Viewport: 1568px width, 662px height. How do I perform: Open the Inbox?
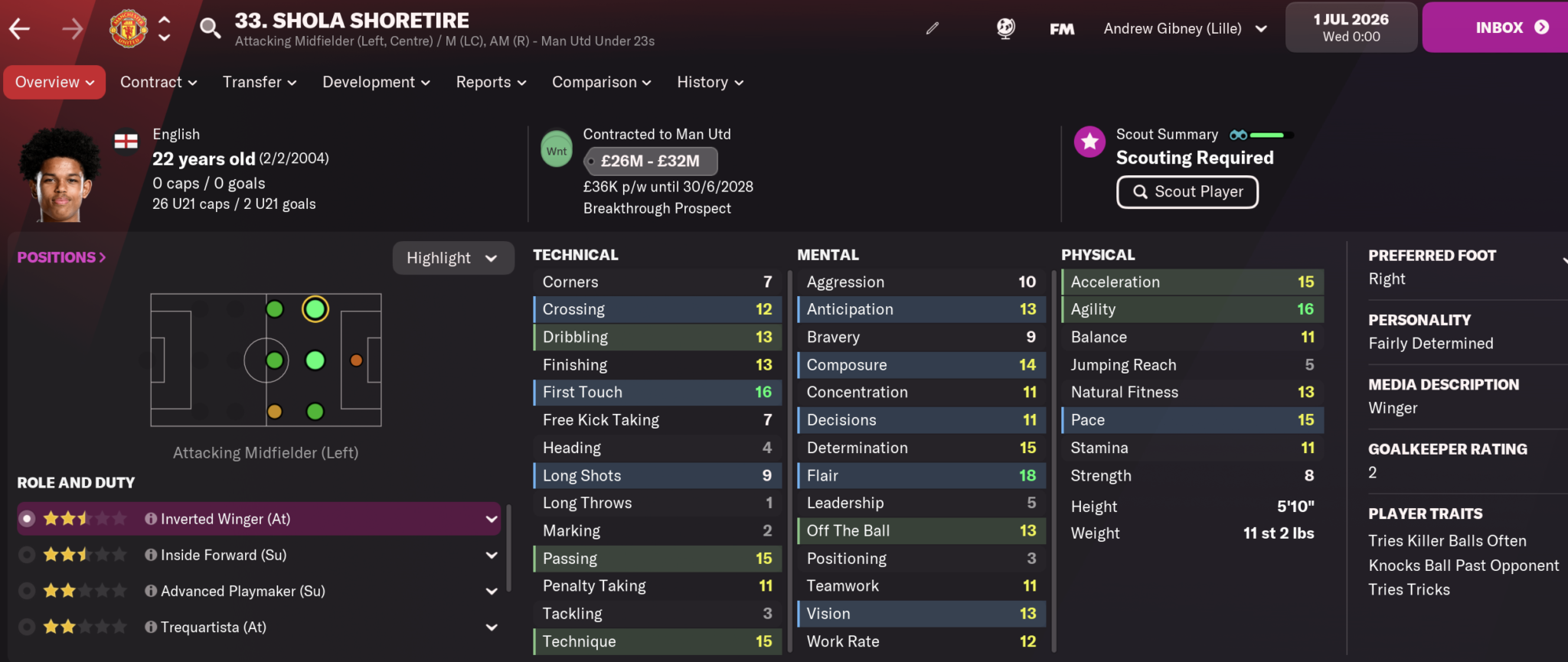1500,27
